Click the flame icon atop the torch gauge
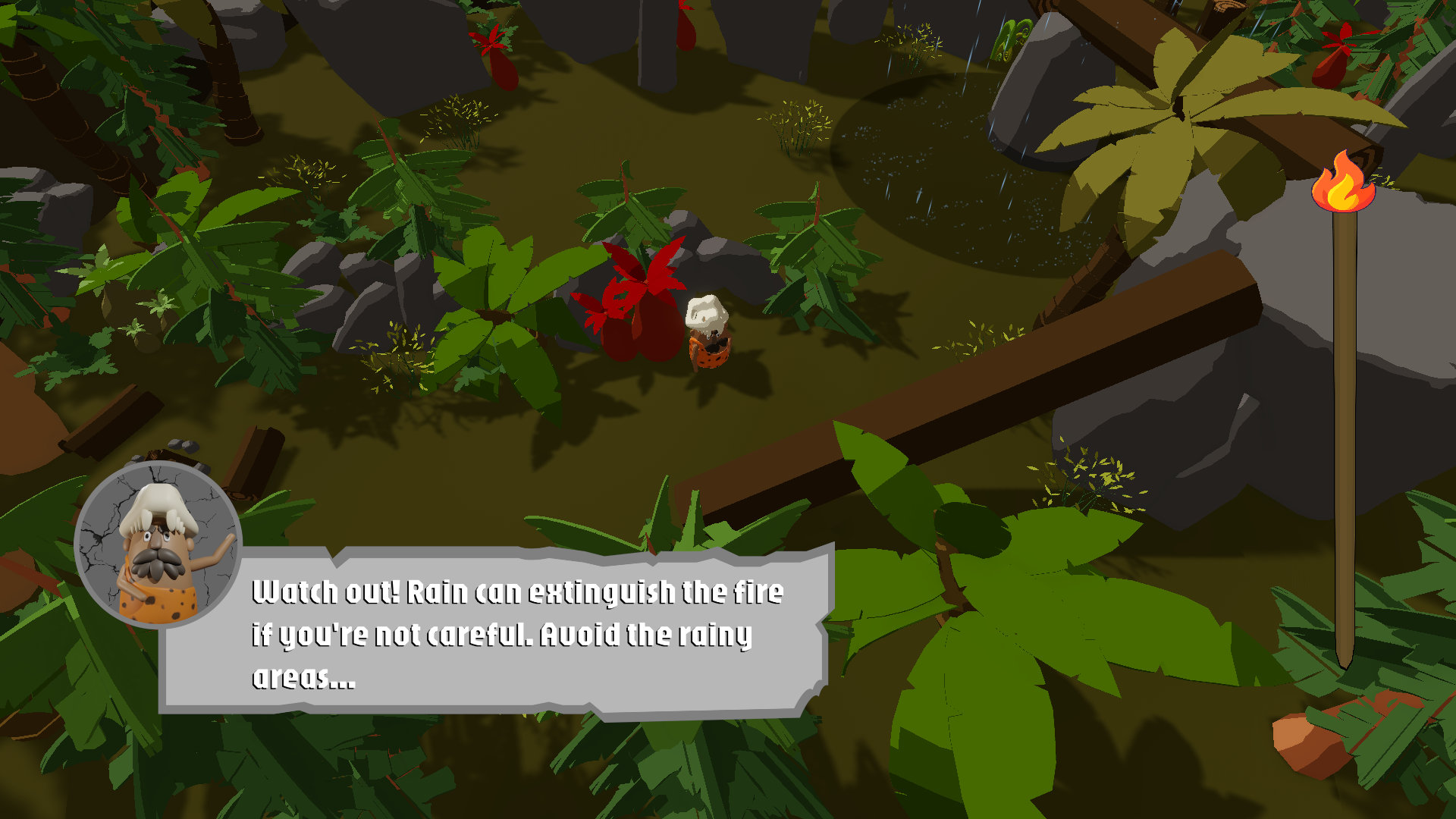The height and width of the screenshot is (819, 1456). [1343, 183]
